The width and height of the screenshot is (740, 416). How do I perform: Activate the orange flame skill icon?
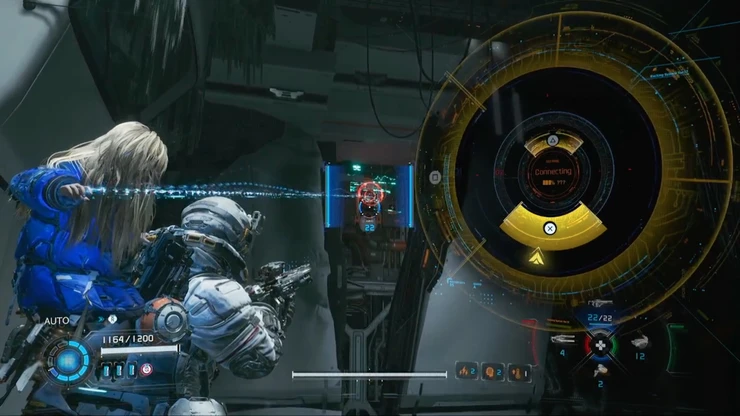coord(466,372)
